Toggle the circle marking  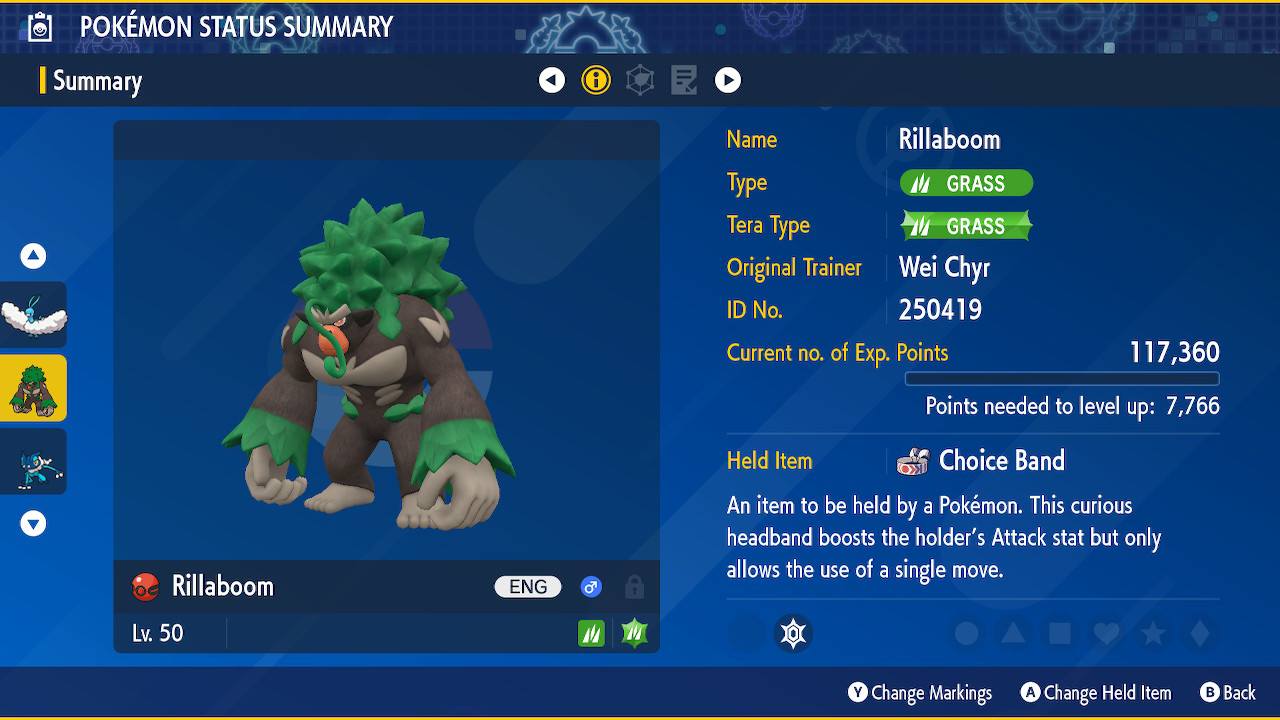tap(966, 633)
